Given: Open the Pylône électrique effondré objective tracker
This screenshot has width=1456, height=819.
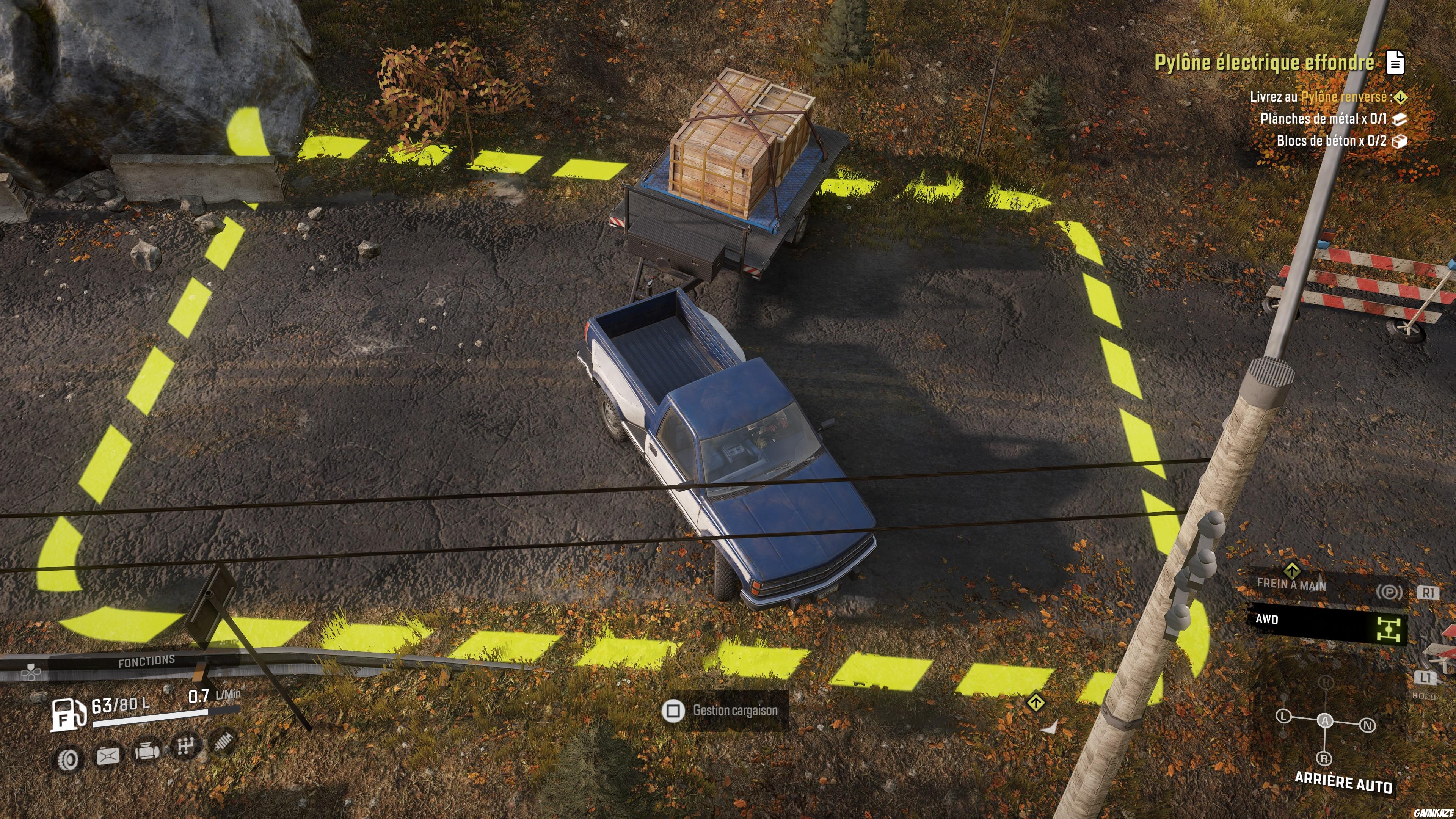Looking at the screenshot, I should (1264, 62).
